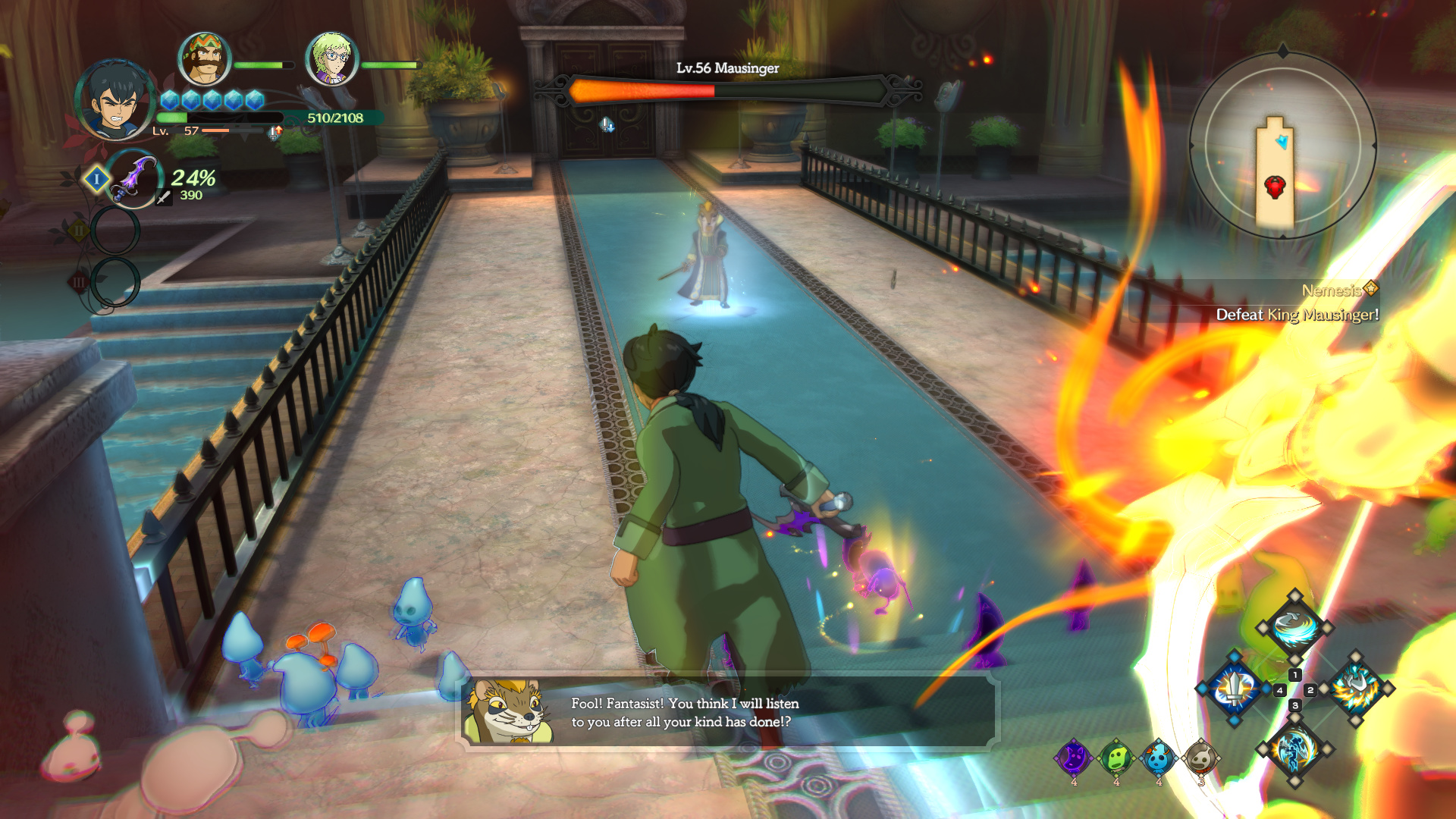1456x819 pixels.
Task: Select Roland's dark-haired leader portrait
Action: (116, 100)
